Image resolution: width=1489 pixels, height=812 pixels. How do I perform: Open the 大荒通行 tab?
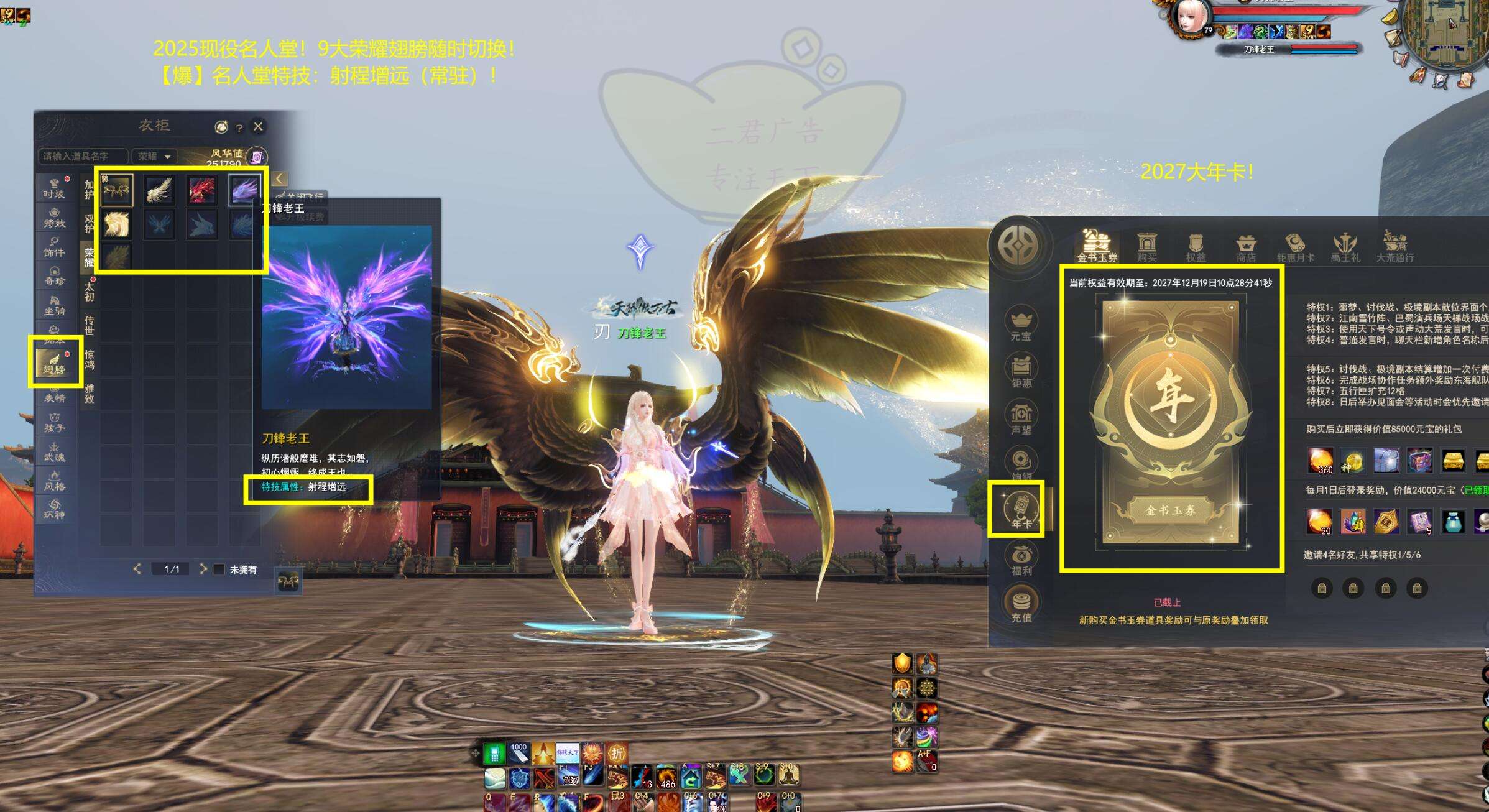pyautogui.click(x=1394, y=247)
